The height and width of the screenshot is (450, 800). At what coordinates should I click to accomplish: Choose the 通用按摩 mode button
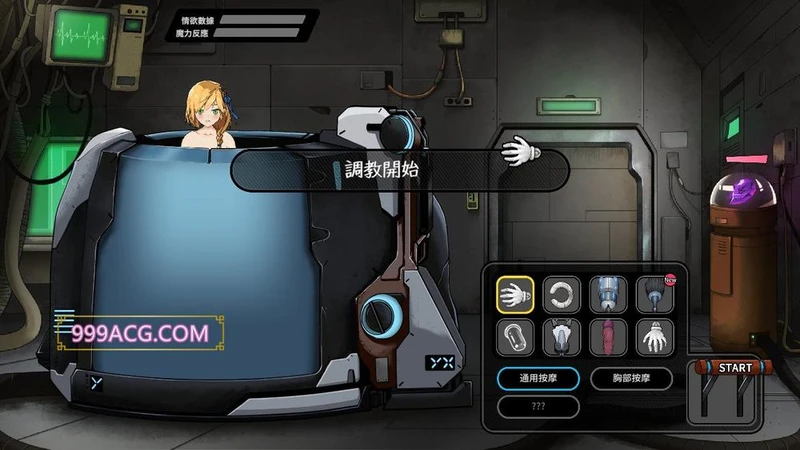point(538,379)
